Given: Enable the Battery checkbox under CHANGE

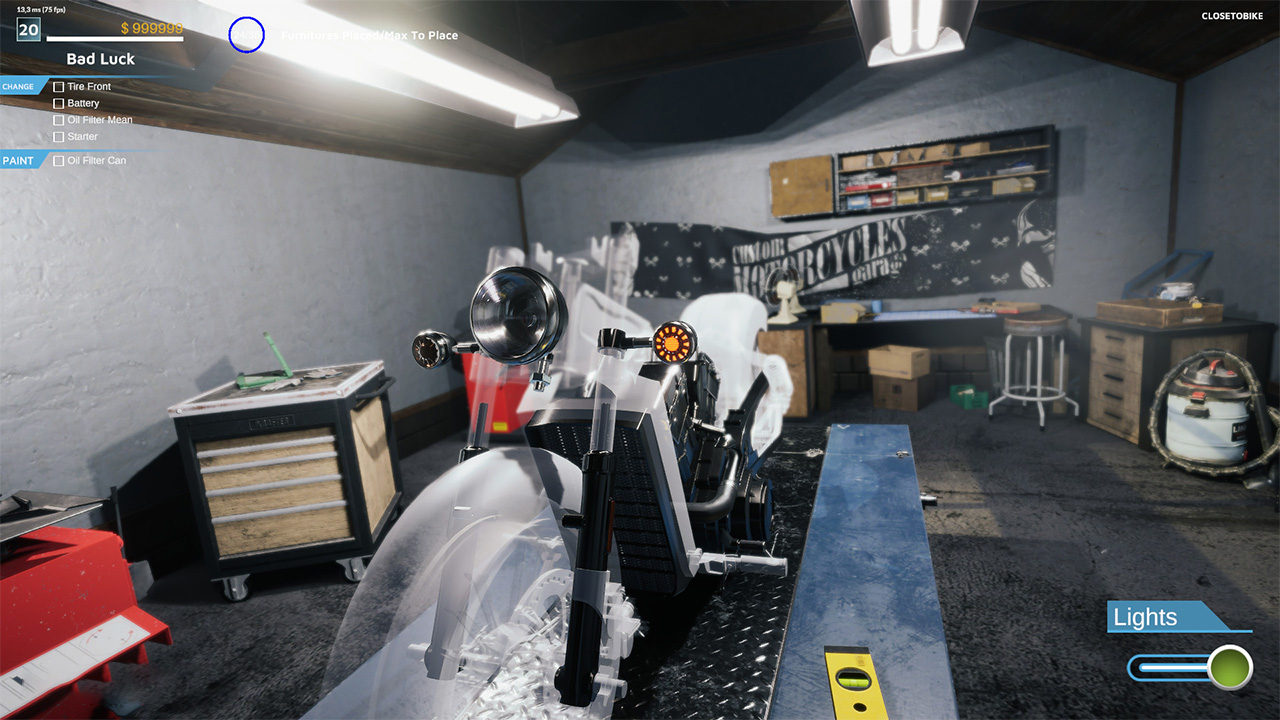Looking at the screenshot, I should click(x=59, y=103).
